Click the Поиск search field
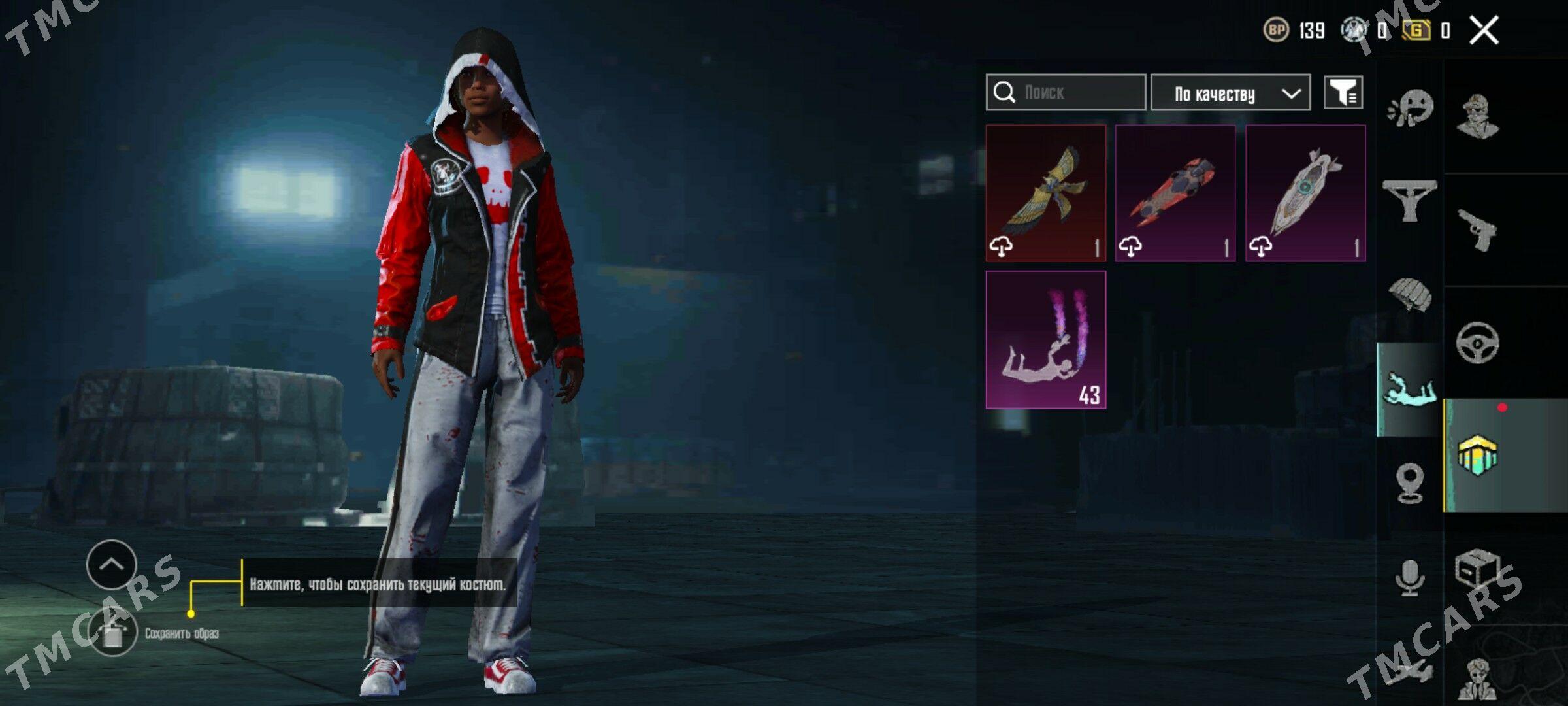 (x=1066, y=92)
